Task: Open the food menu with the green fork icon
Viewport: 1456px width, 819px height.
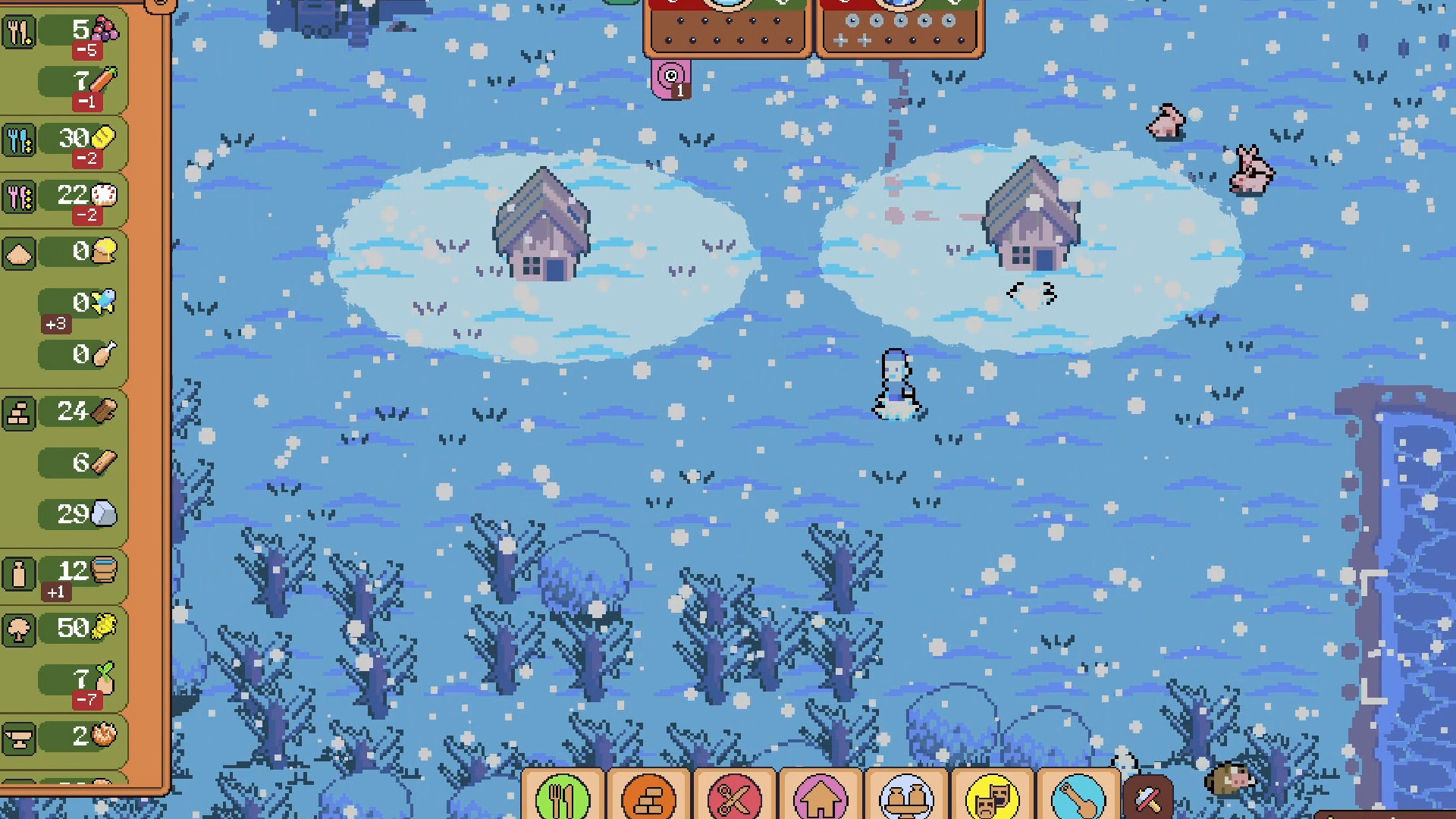Action: (x=562, y=799)
